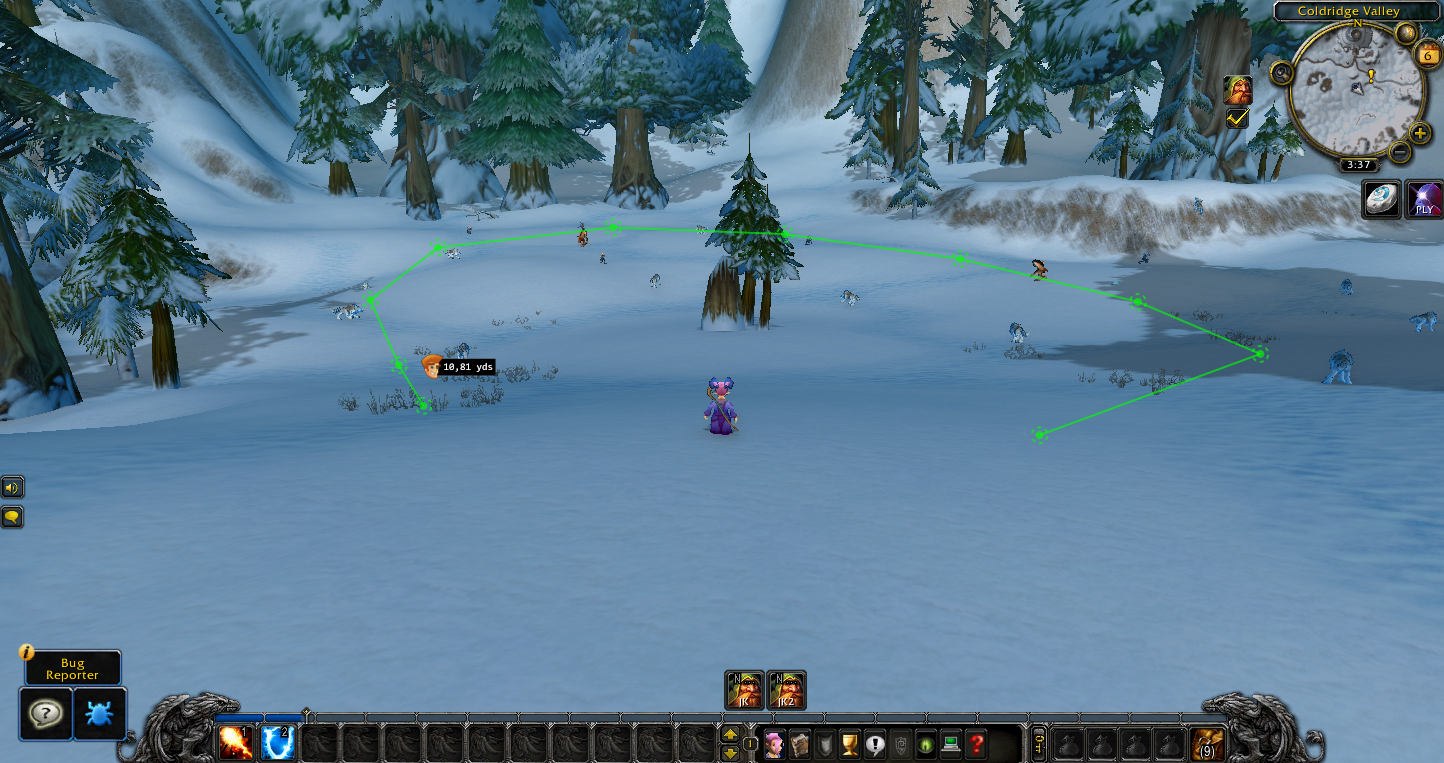Click the question mark speech bubble button
This screenshot has width=1444, height=763.
tap(46, 713)
